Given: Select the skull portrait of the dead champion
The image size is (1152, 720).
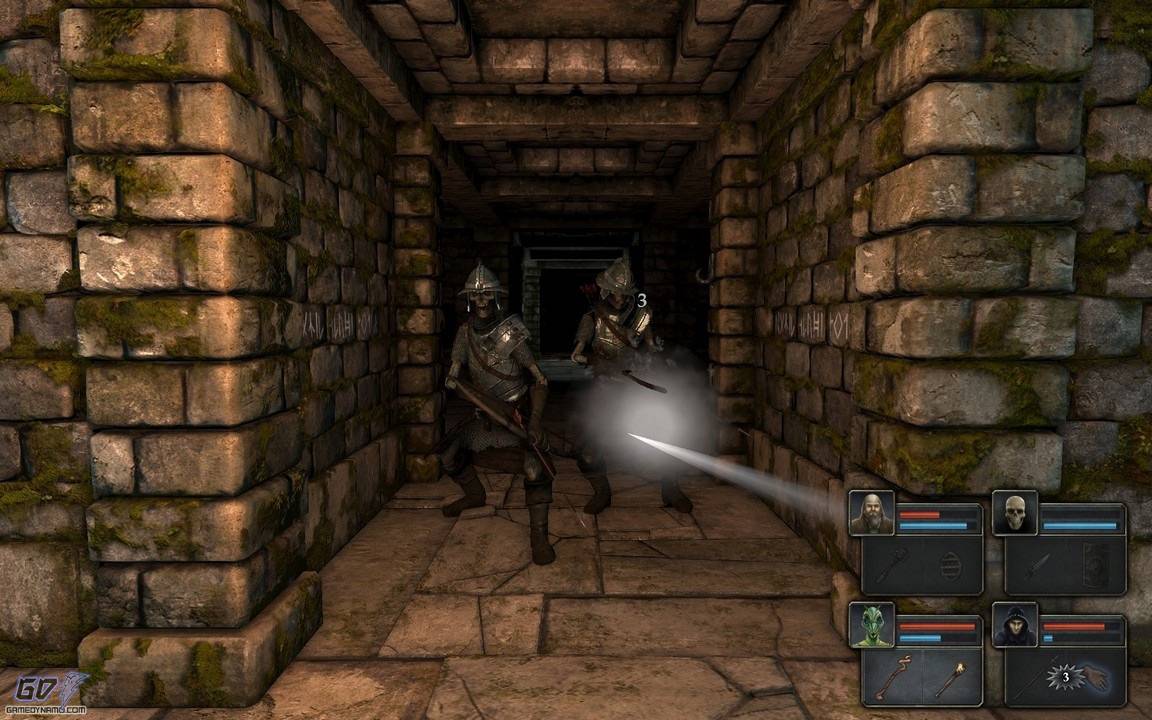Looking at the screenshot, I should coord(1015,513).
